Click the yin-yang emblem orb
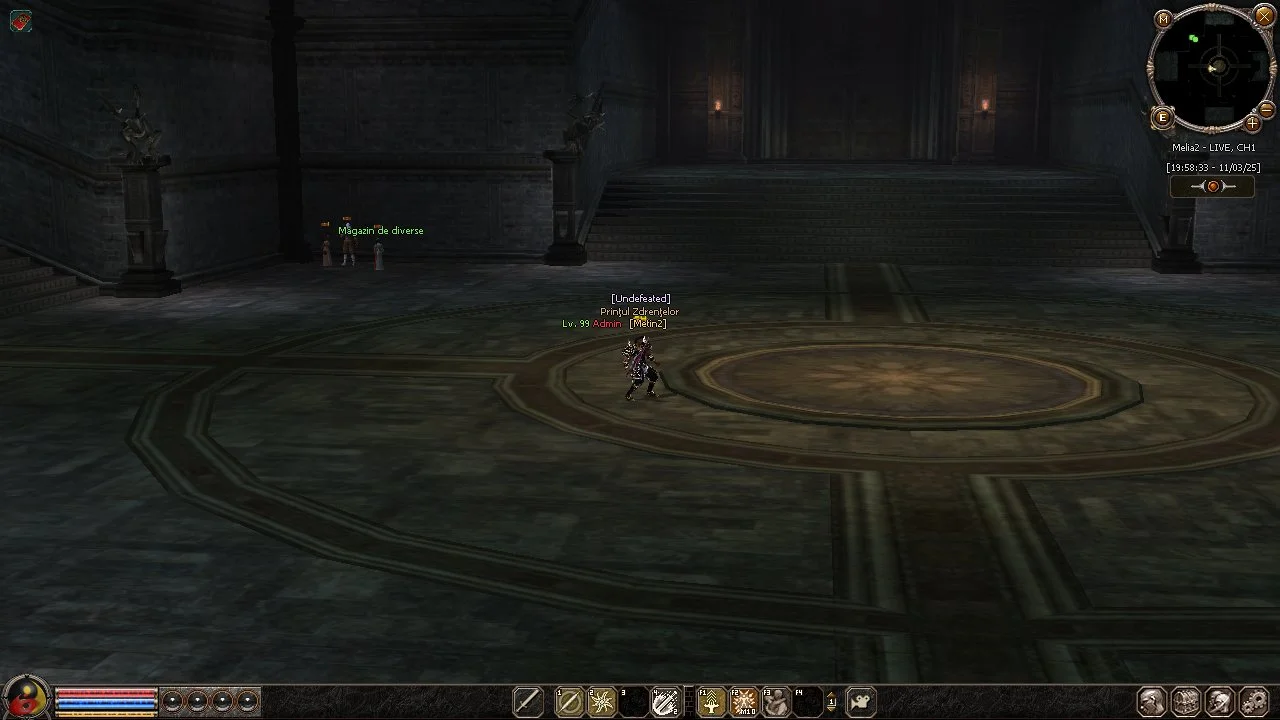Image resolution: width=1280 pixels, height=720 pixels. point(26,697)
